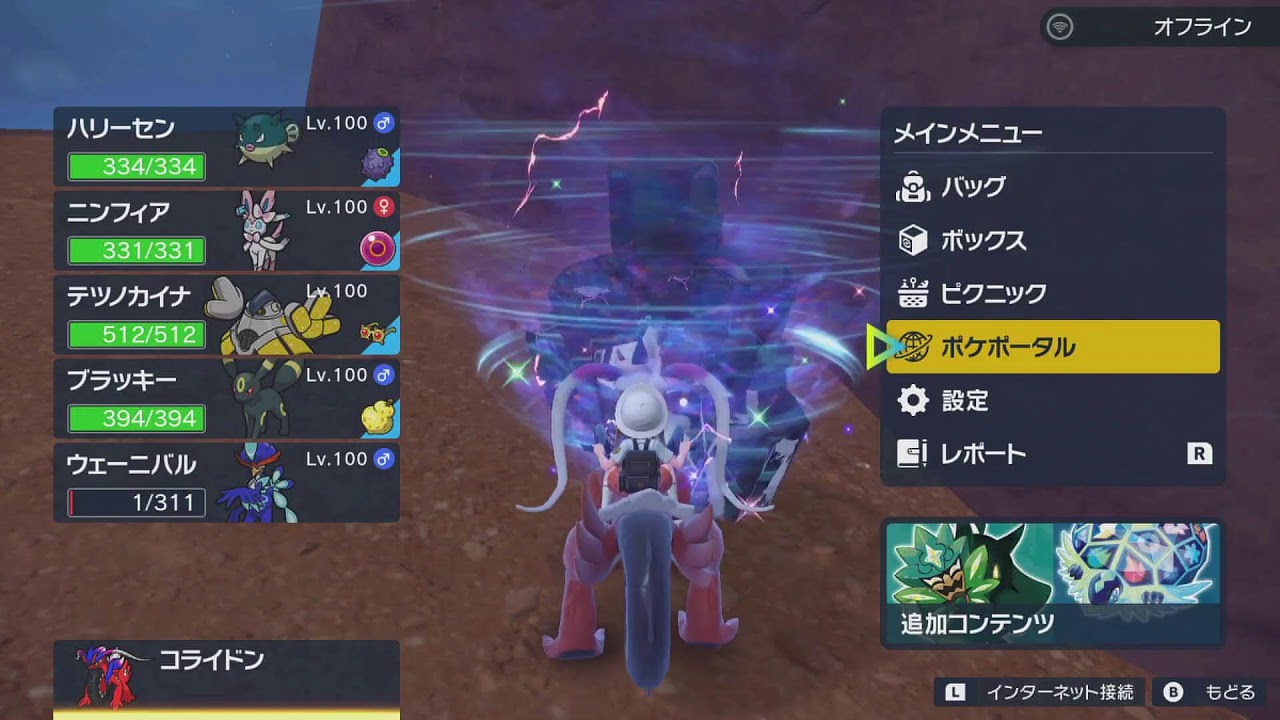Open the ポケポータル (Poké Portal)
1280x720 pixels.
click(x=1052, y=347)
